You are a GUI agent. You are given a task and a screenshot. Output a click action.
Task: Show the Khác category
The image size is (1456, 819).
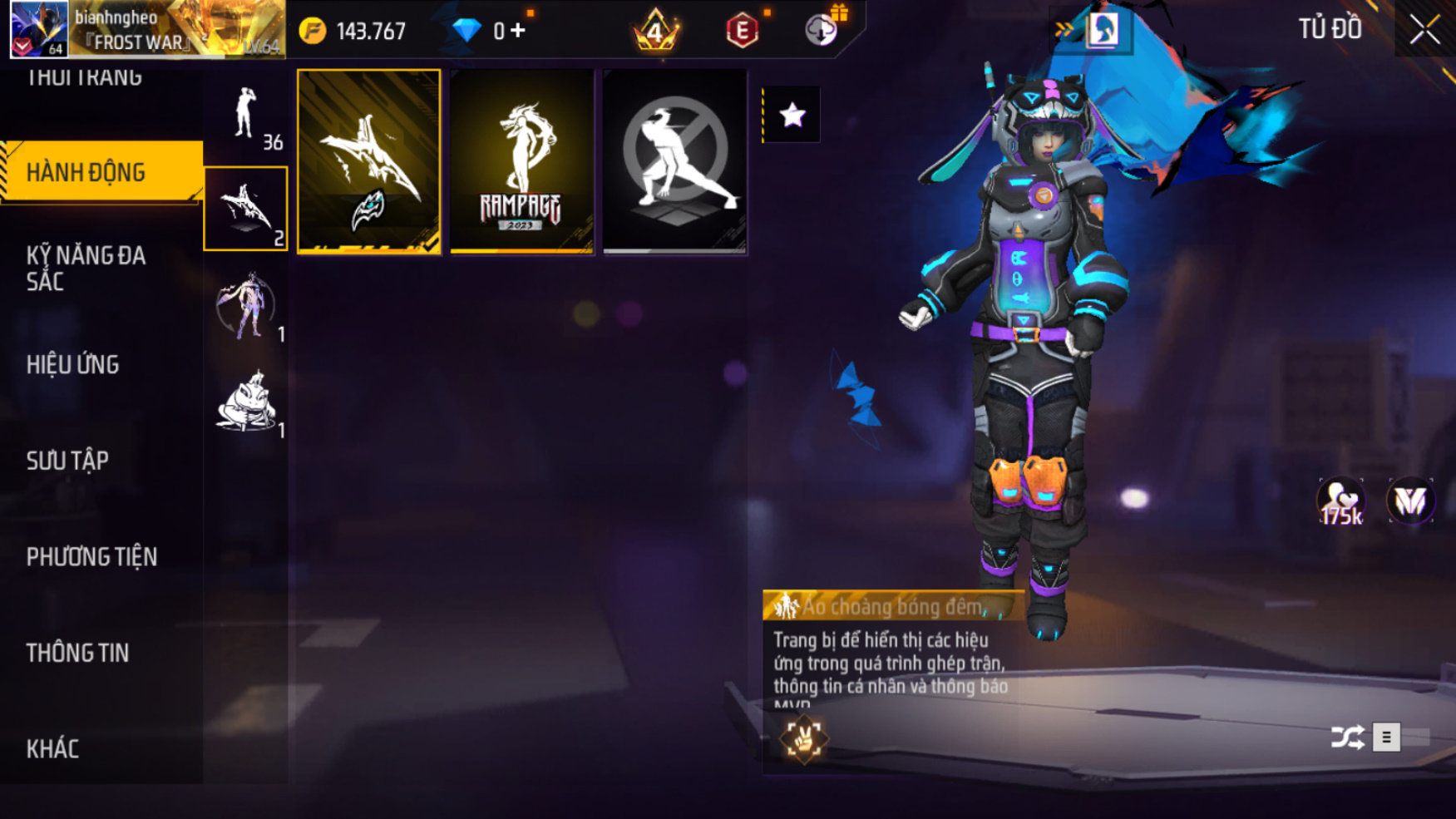[53, 748]
